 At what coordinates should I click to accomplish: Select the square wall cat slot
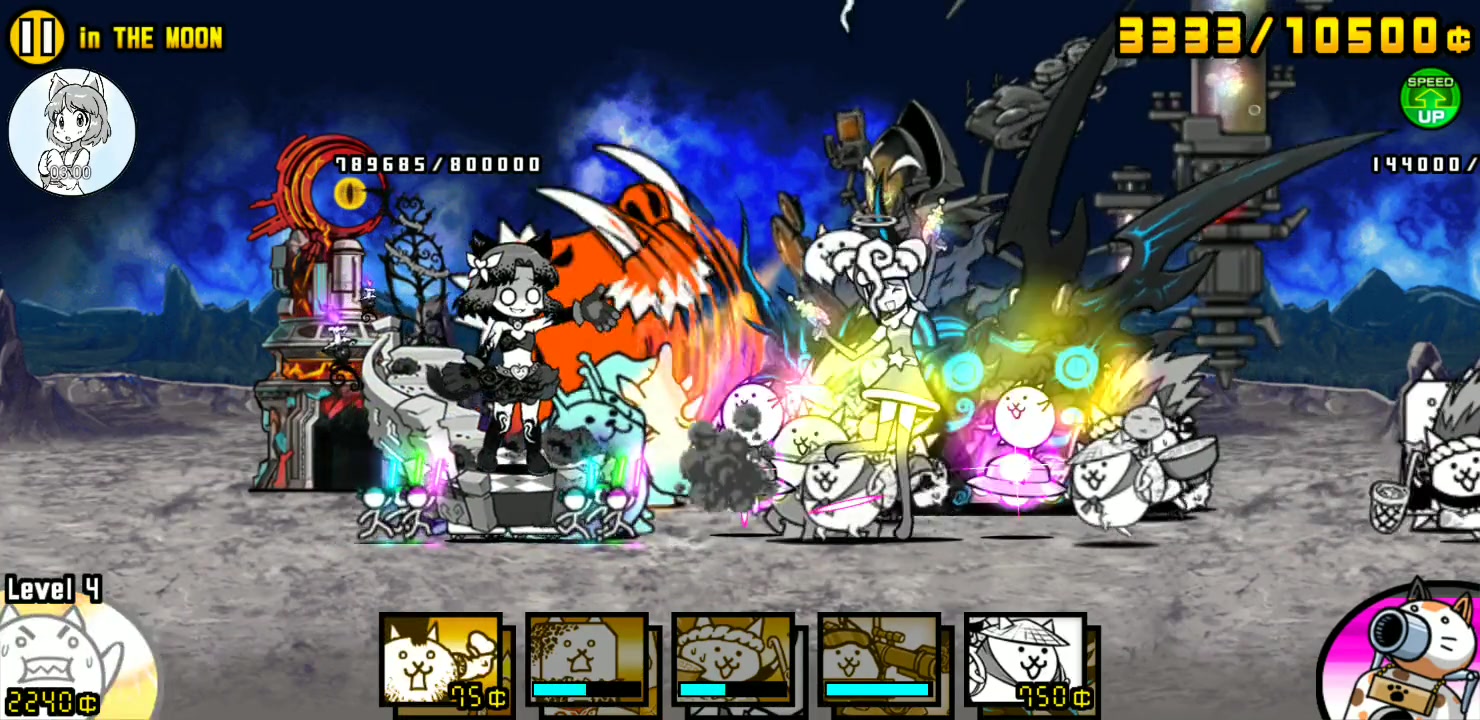tap(587, 660)
